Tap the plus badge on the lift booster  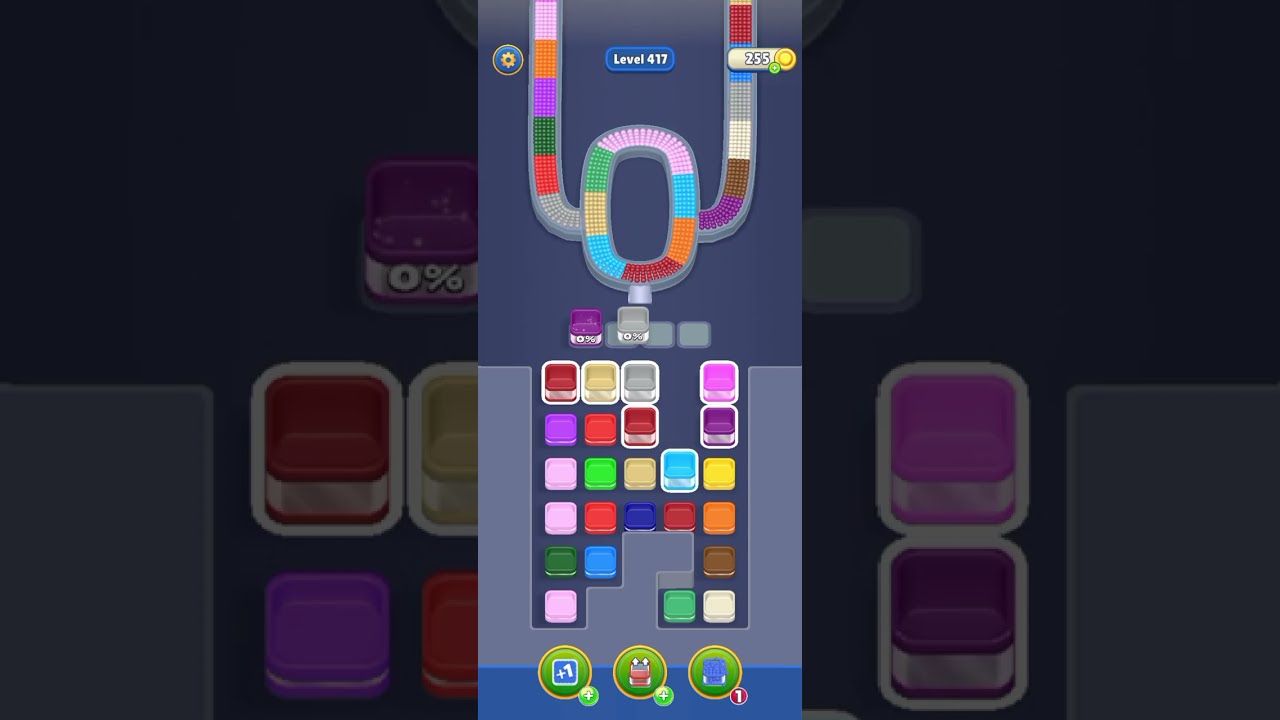[x=663, y=695]
